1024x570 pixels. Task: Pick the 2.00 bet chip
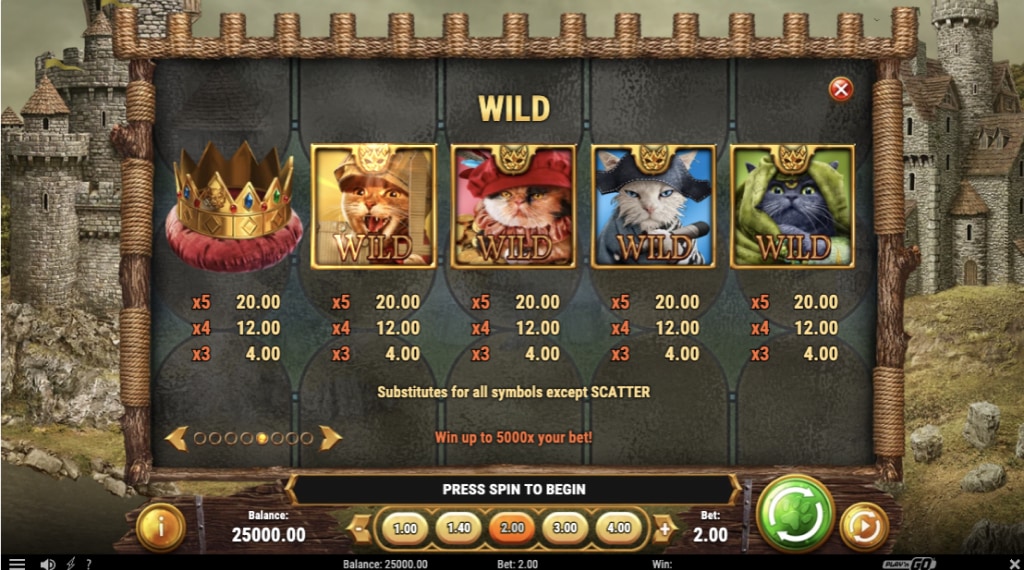coord(512,528)
